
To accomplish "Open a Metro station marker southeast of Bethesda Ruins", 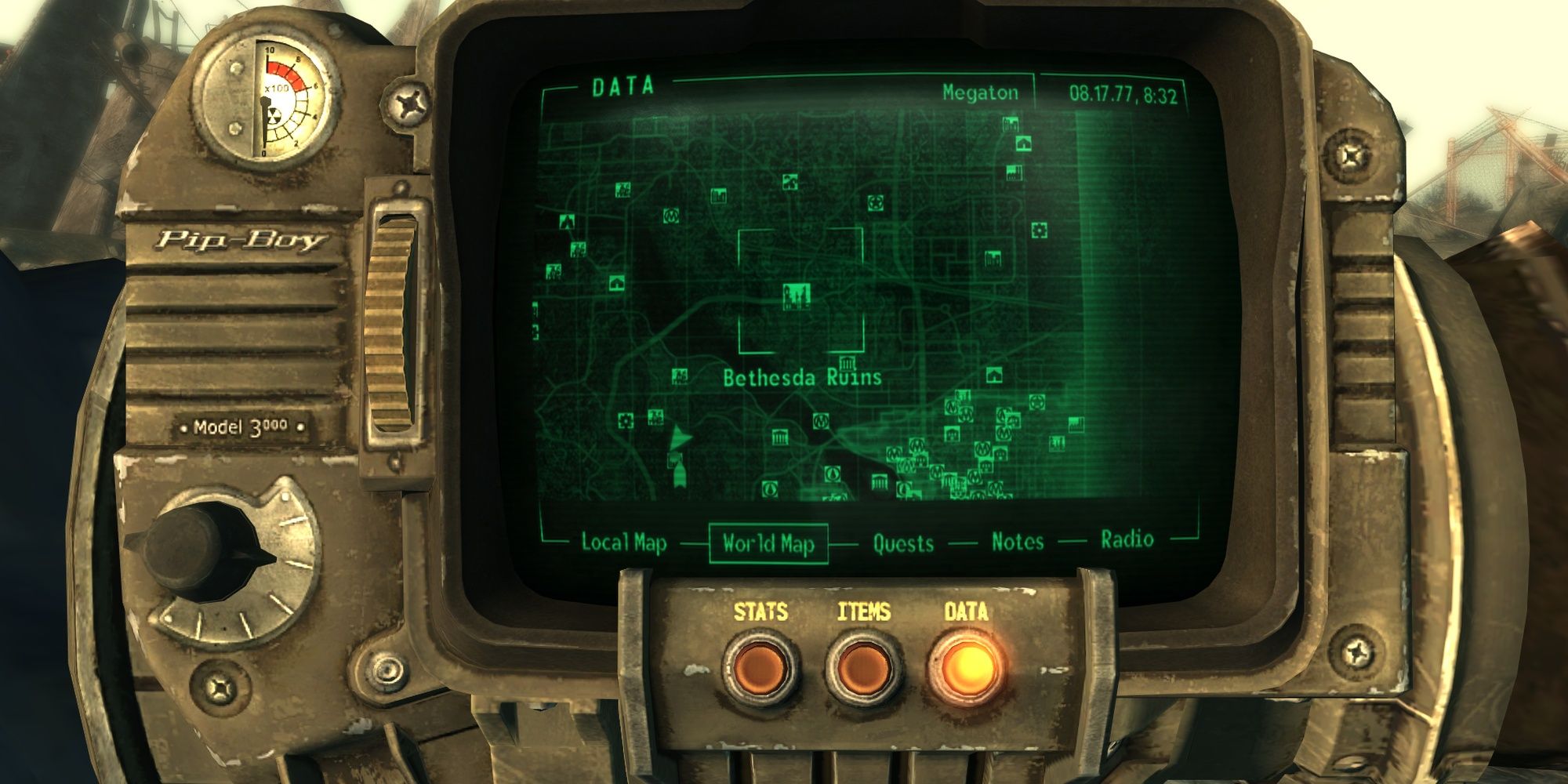I will 821,422.
